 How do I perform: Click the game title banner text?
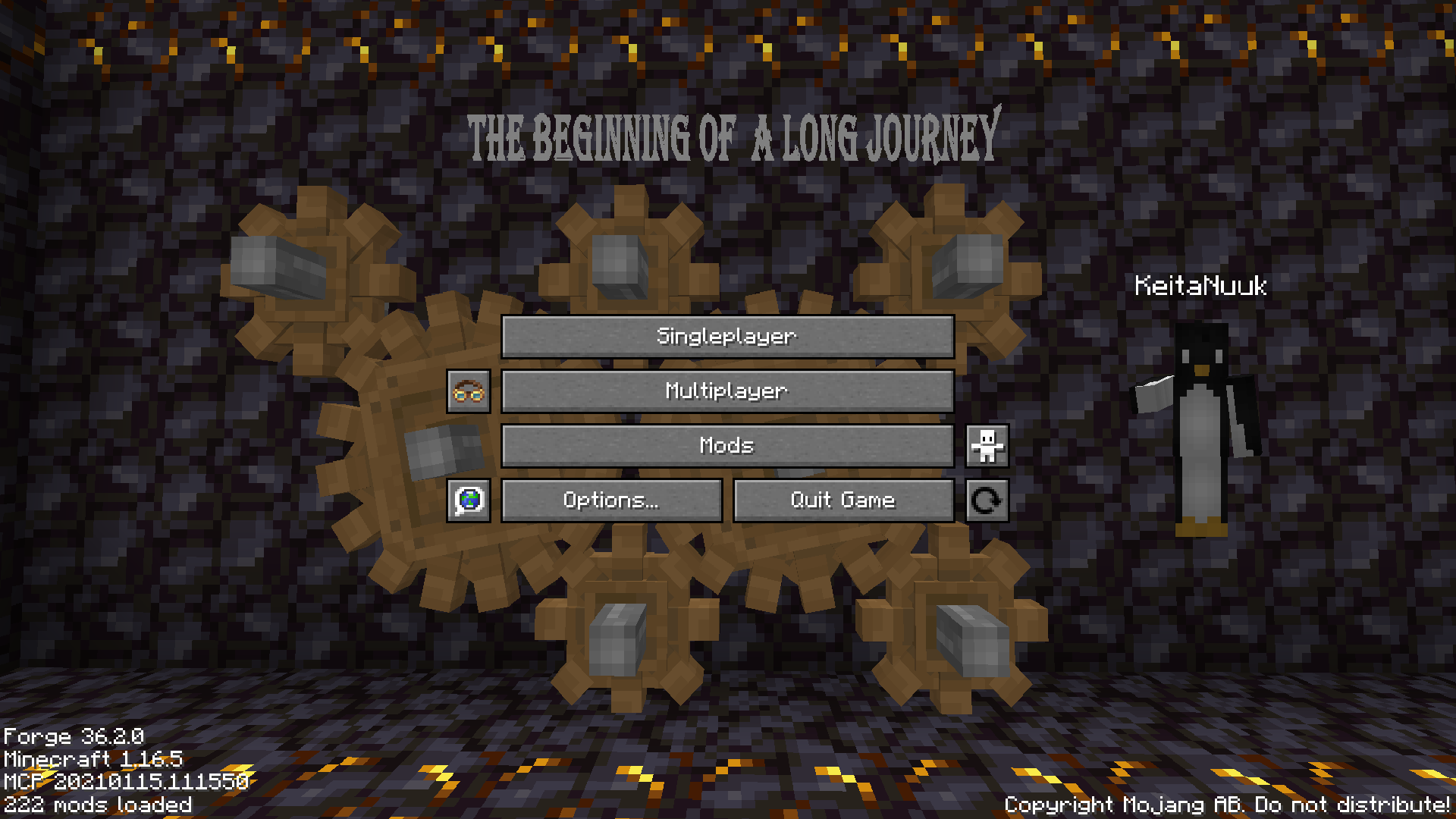[733, 135]
